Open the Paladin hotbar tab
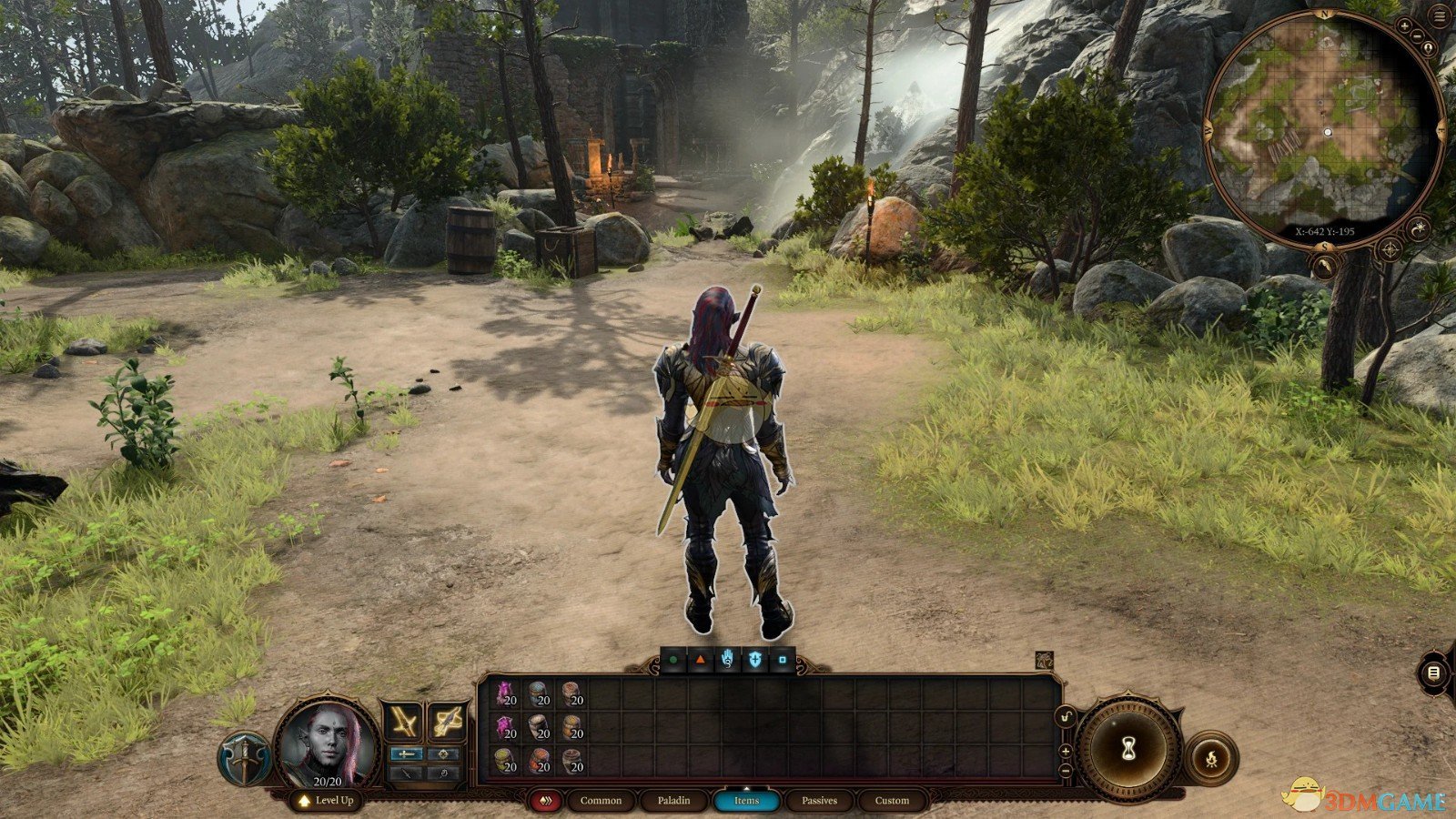The height and width of the screenshot is (819, 1456). tap(673, 801)
